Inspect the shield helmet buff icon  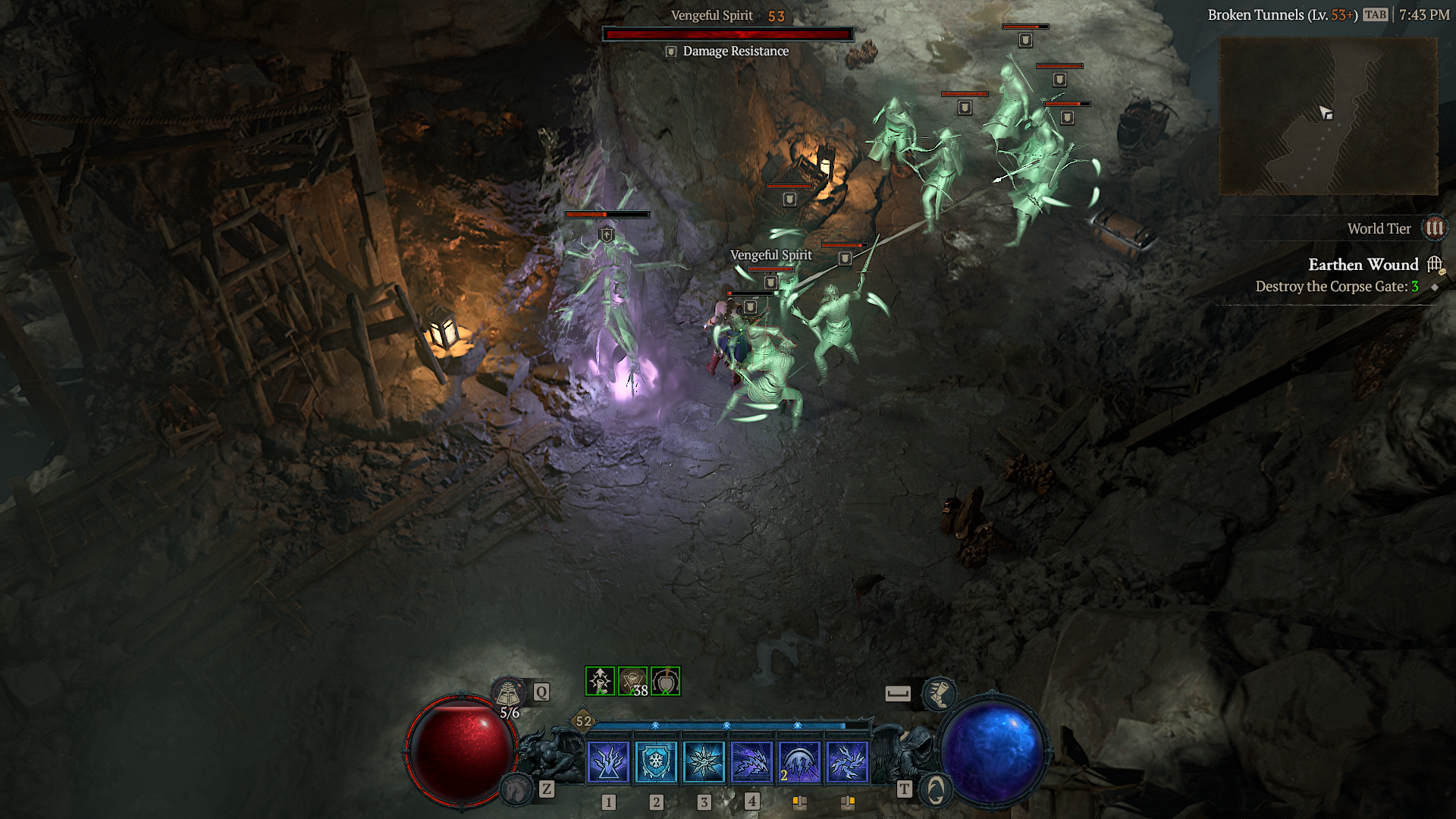click(666, 681)
